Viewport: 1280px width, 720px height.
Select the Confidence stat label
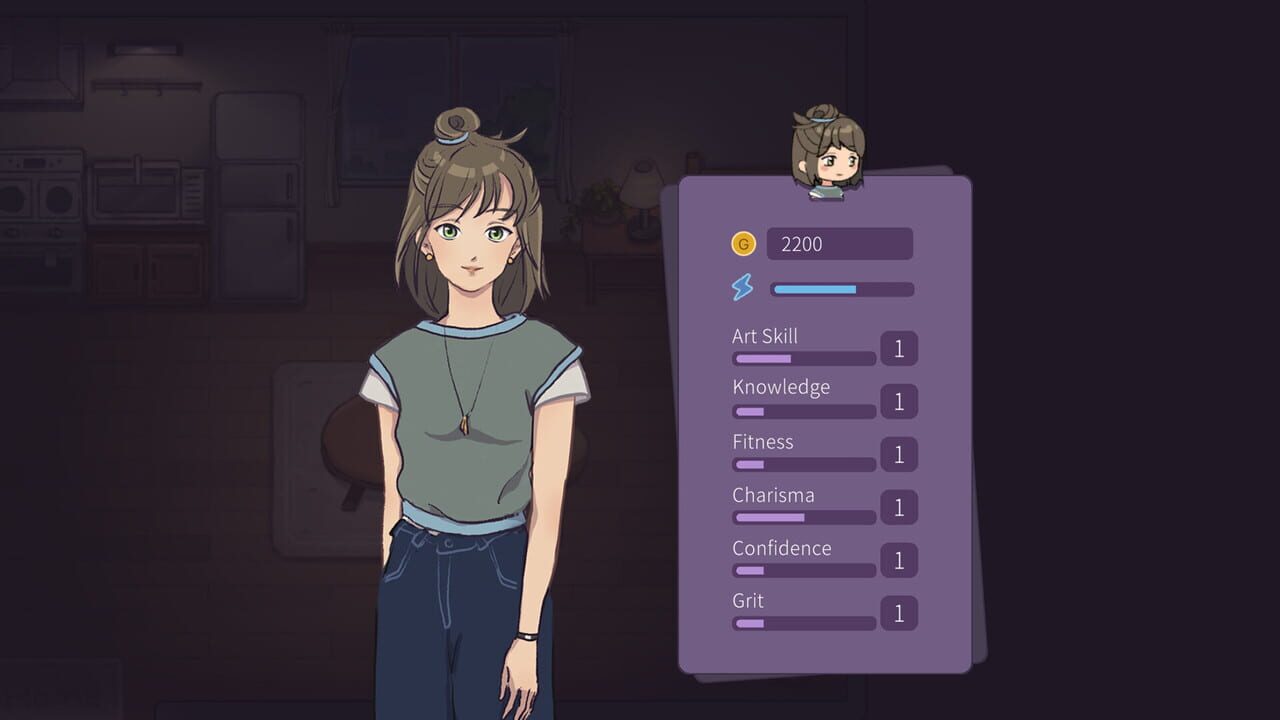(782, 548)
